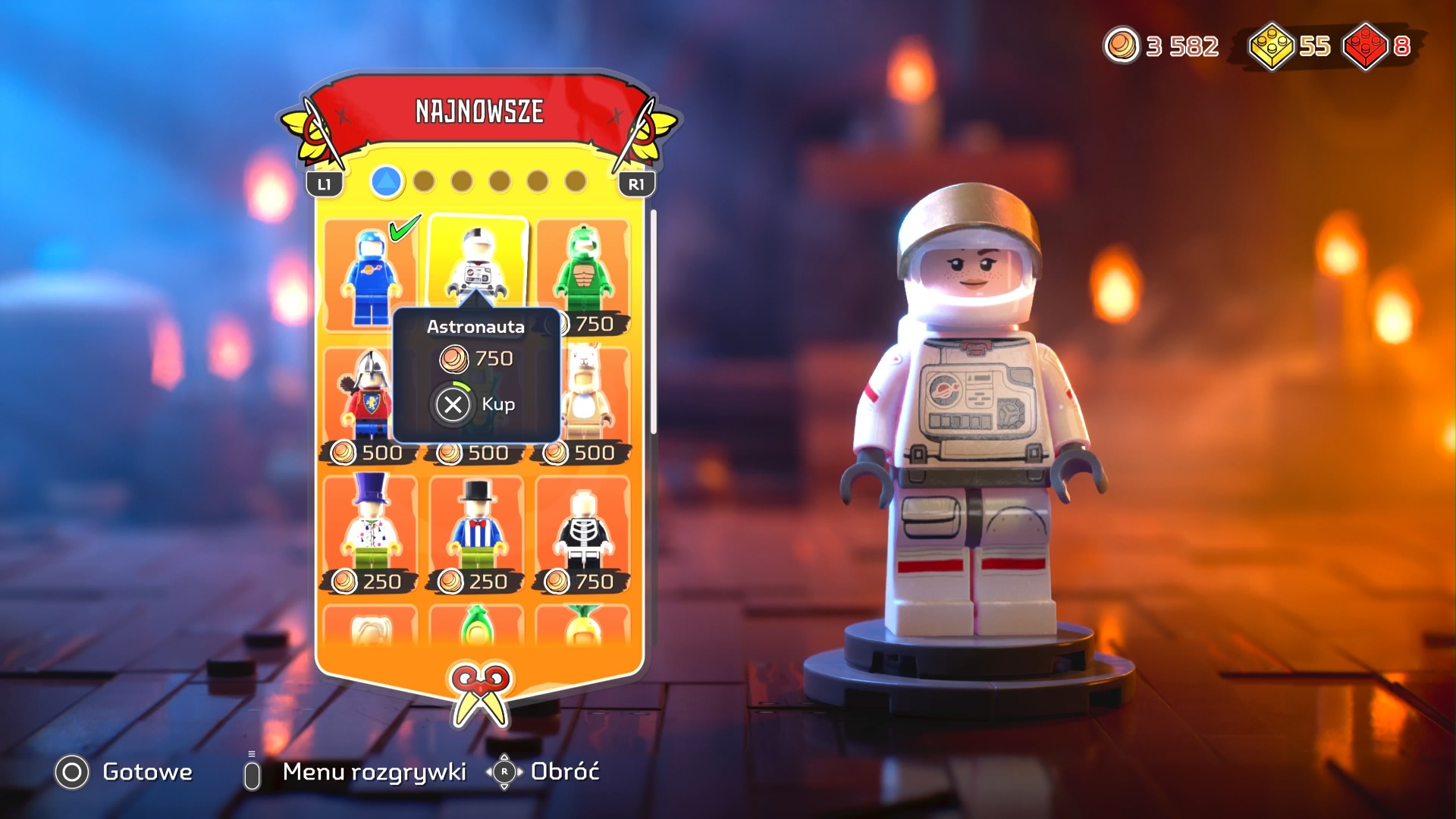Switch to the blue triangle category tab
The width and height of the screenshot is (1456, 819).
pyautogui.click(x=387, y=182)
